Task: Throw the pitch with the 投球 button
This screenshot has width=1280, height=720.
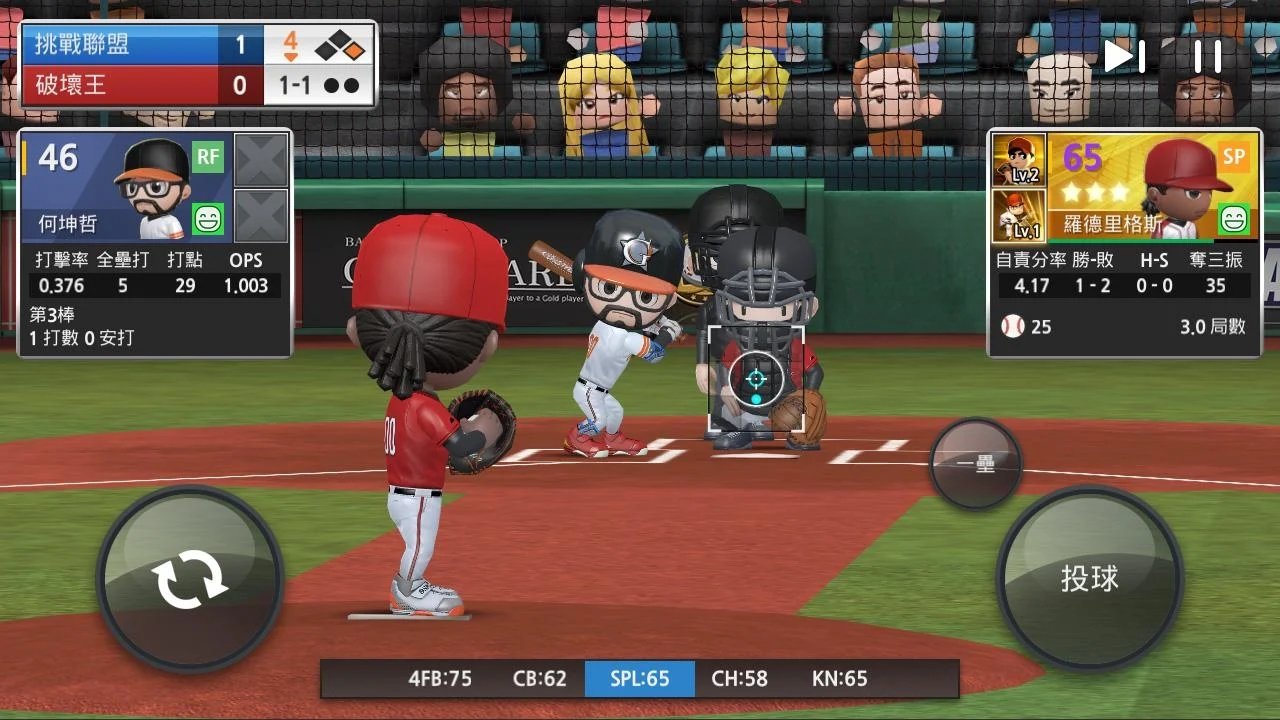Action: [1089, 578]
